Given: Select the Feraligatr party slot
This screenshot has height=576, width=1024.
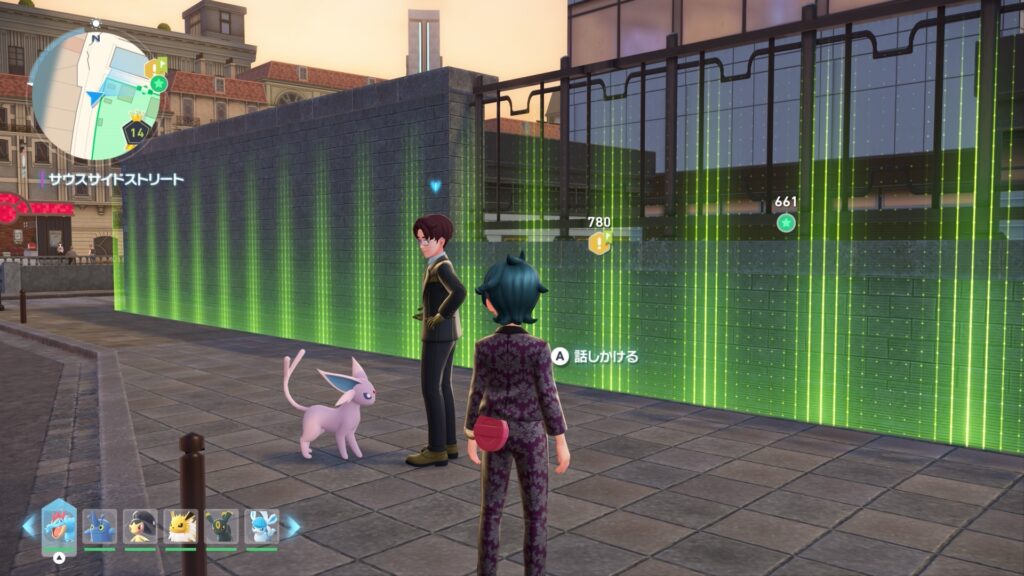Looking at the screenshot, I should click(58, 526).
